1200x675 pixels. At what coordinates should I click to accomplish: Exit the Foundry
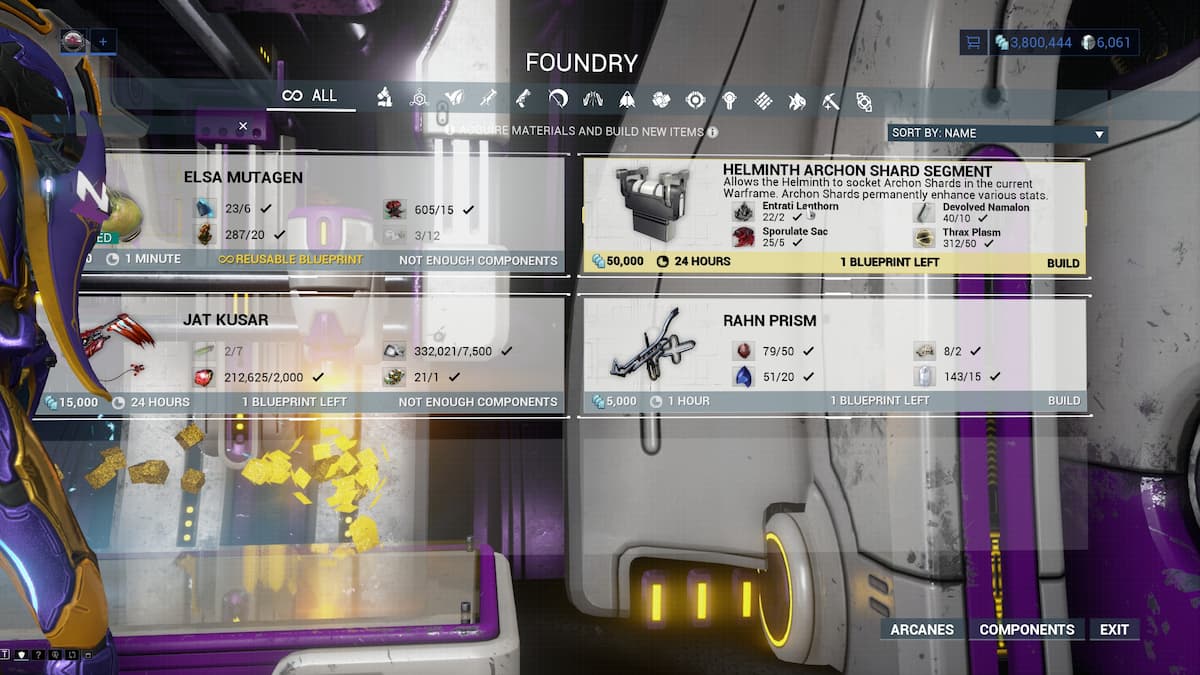click(1114, 630)
